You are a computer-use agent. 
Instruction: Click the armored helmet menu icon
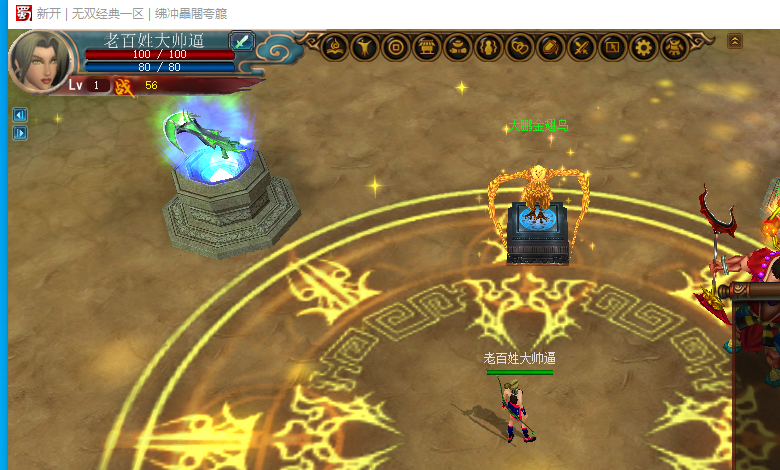tap(674, 46)
